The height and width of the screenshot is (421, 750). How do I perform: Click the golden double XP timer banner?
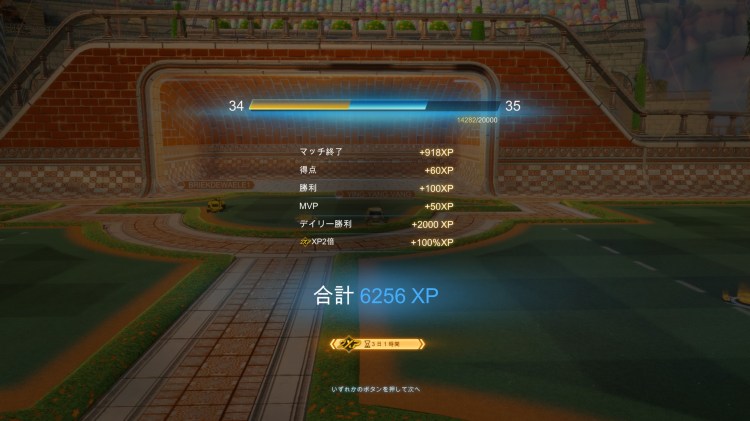[x=376, y=343]
